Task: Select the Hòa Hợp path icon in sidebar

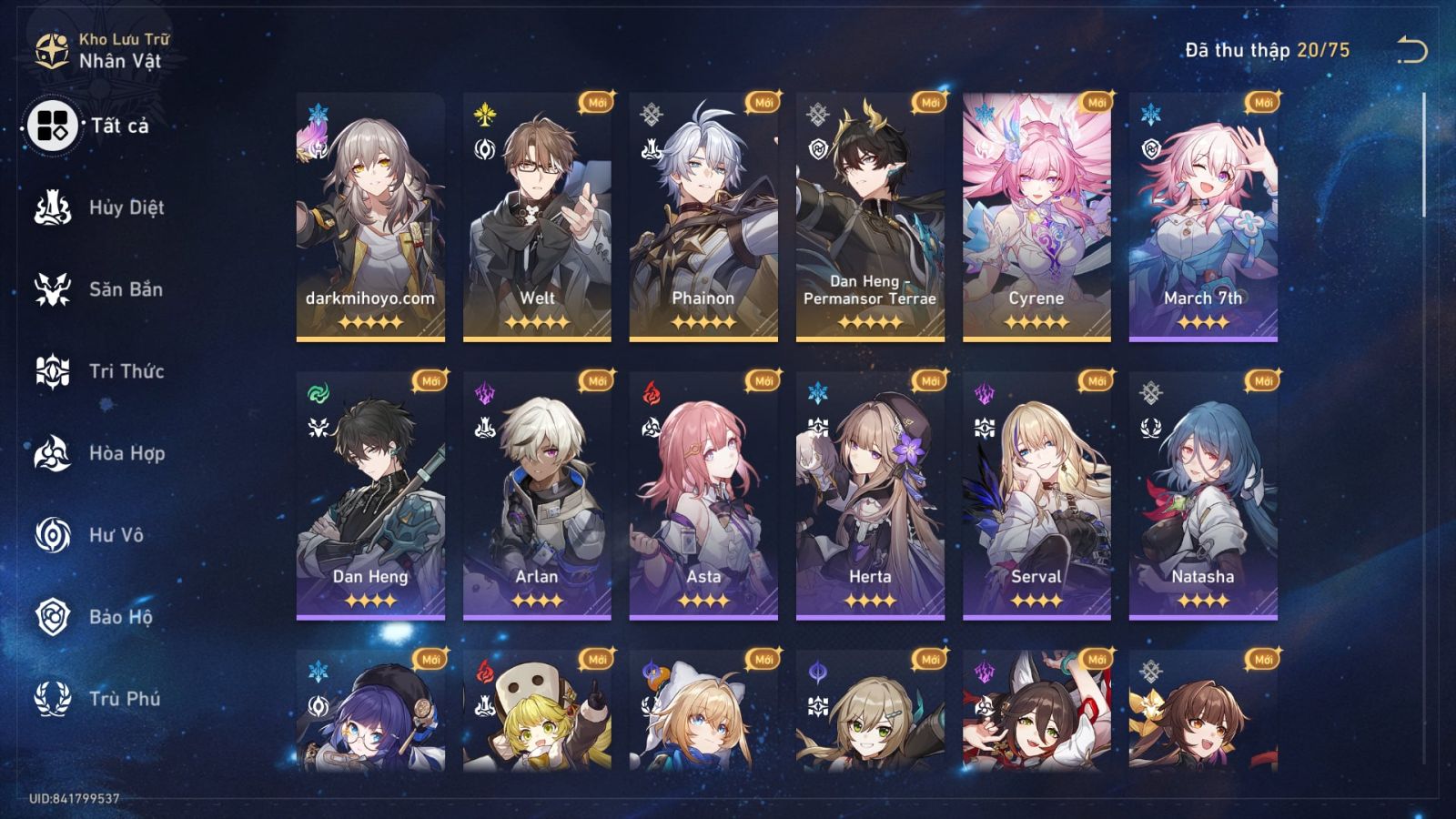Action: [x=52, y=453]
